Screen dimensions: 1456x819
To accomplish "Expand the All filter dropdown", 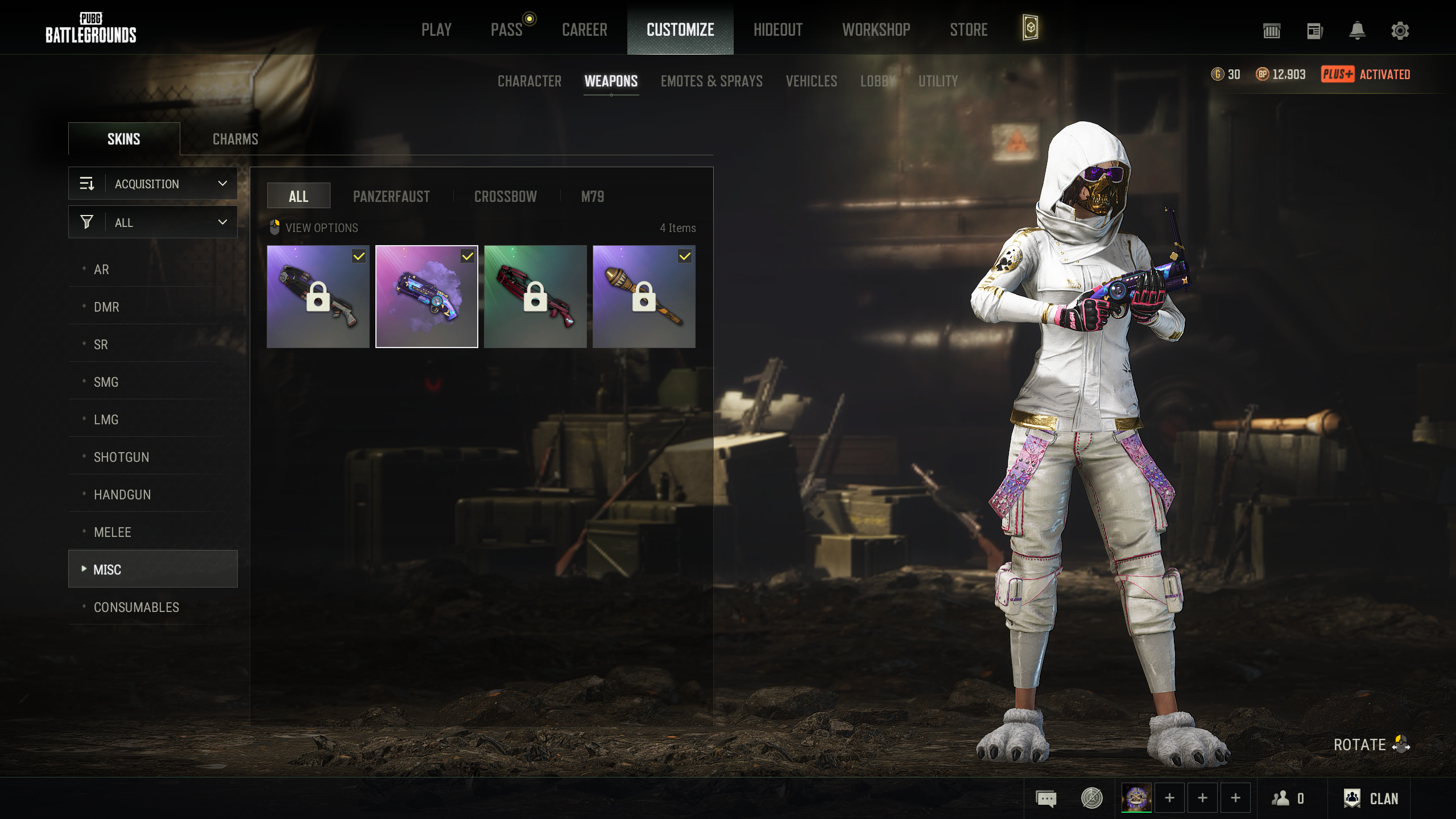I will click(153, 222).
